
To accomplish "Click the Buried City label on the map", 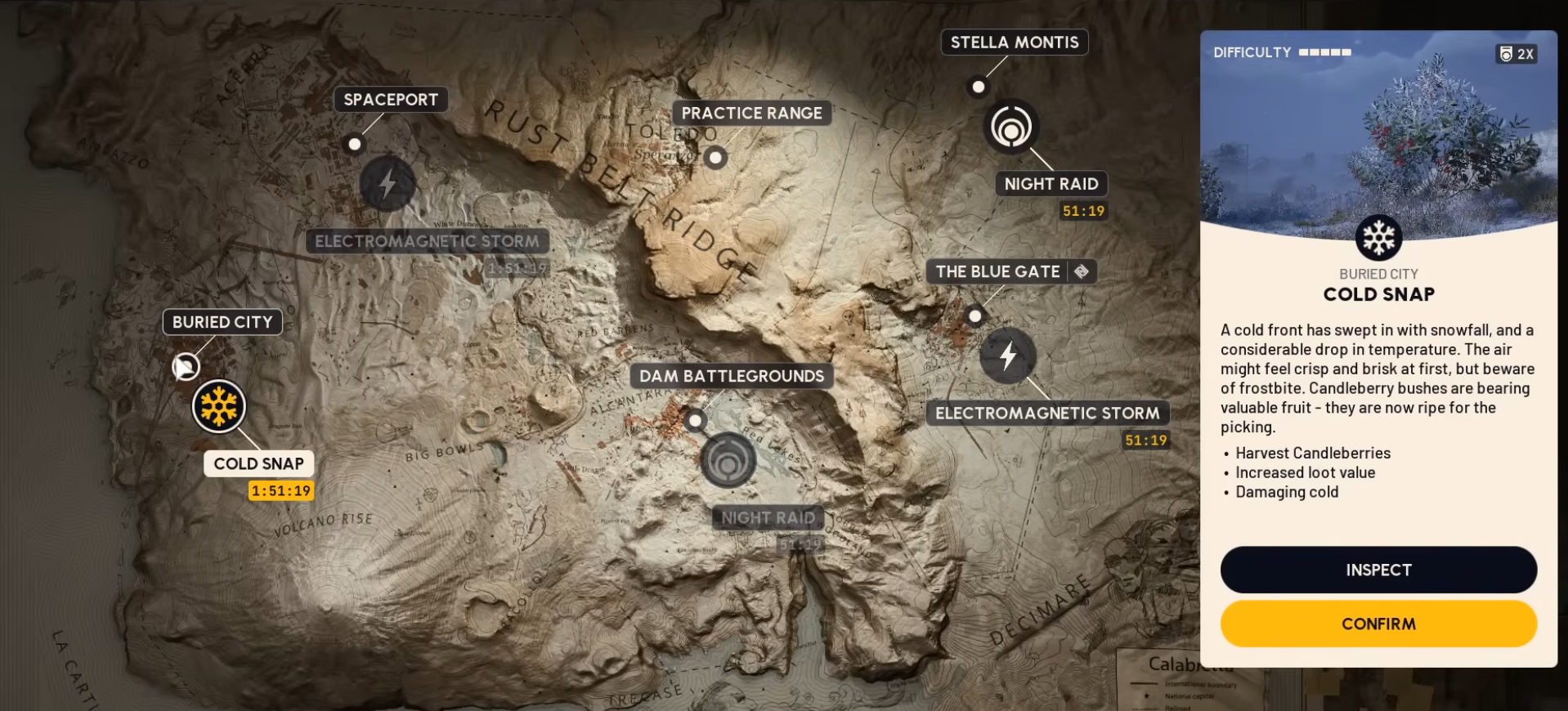I will 221,322.
